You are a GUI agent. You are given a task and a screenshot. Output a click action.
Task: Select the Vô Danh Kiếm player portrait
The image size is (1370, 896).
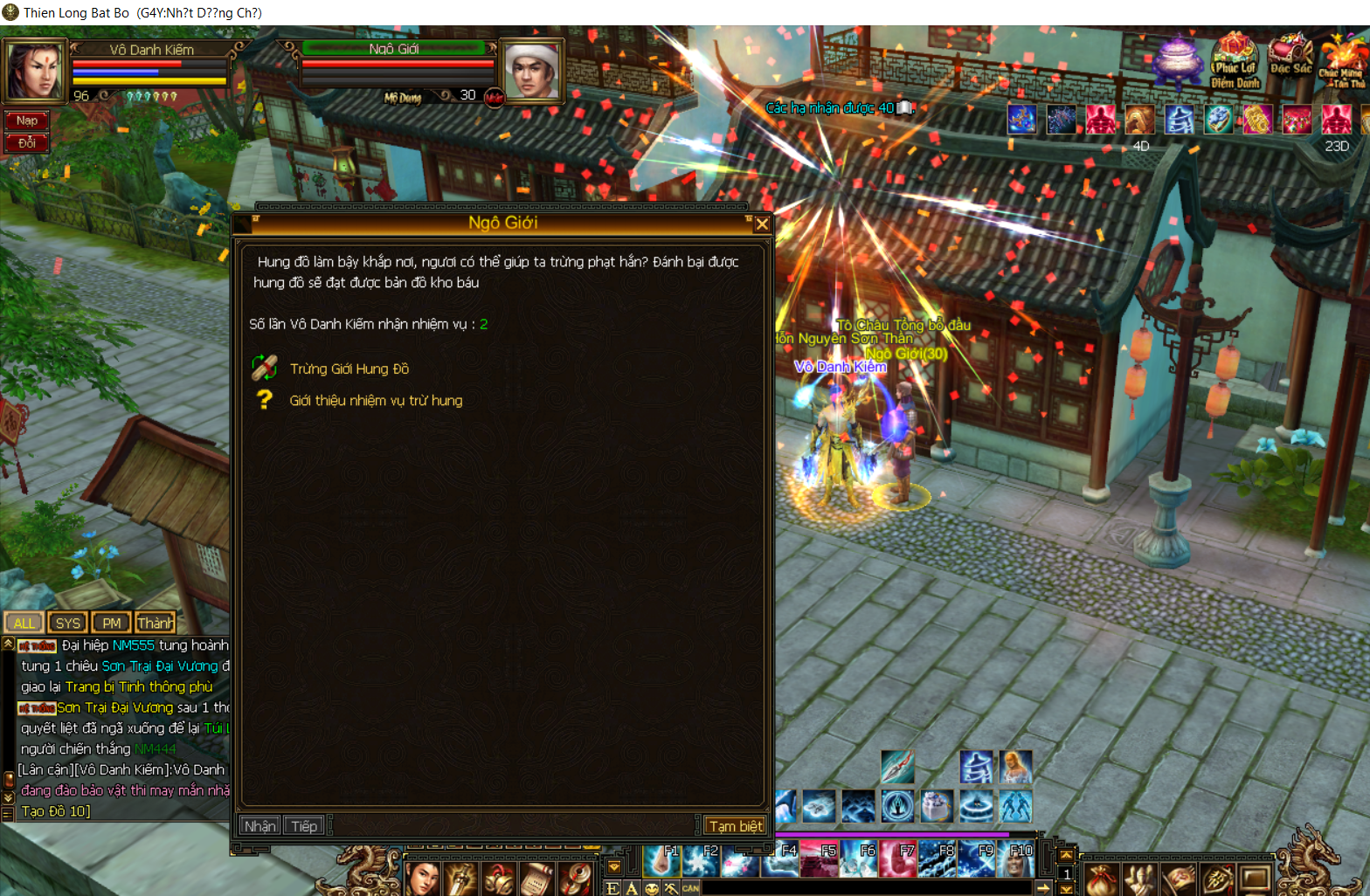pos(35,70)
